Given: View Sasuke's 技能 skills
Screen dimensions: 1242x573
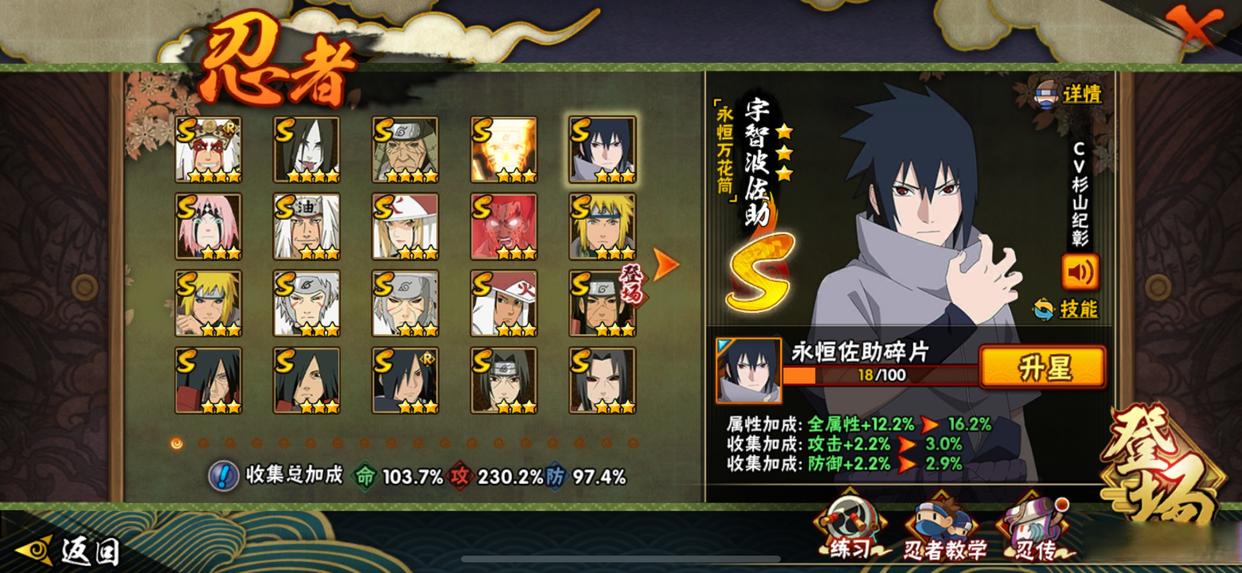Looking at the screenshot, I should (x=1066, y=309).
